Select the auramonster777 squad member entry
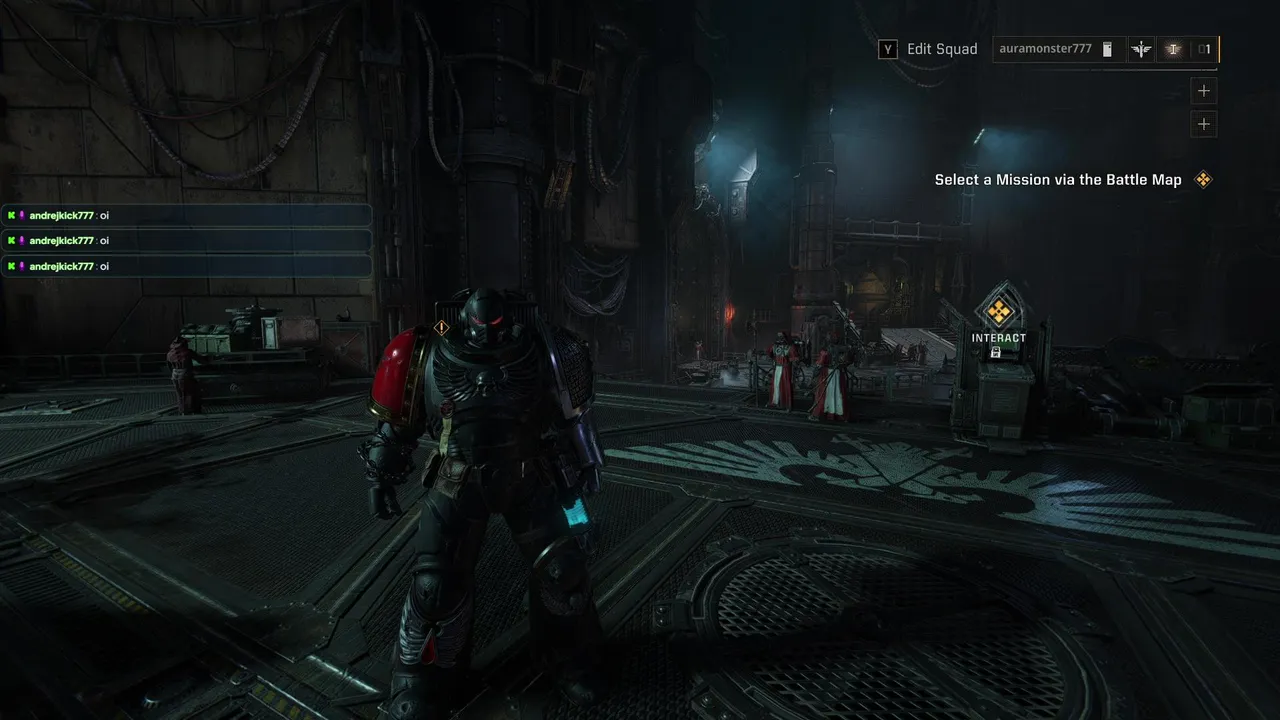Screen dimensions: 1280x720 click(1045, 49)
